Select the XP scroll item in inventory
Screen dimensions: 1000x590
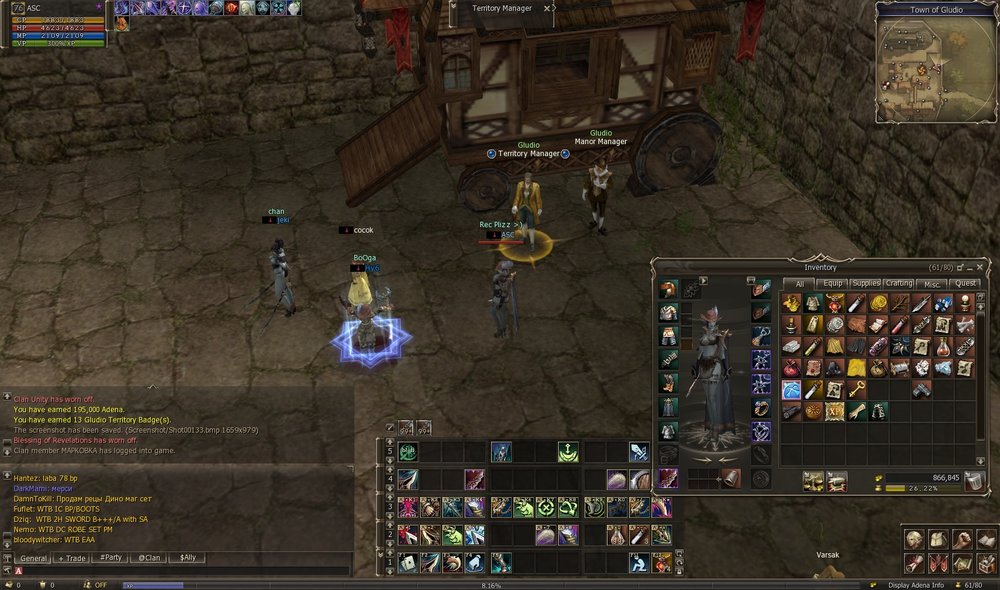click(834, 410)
